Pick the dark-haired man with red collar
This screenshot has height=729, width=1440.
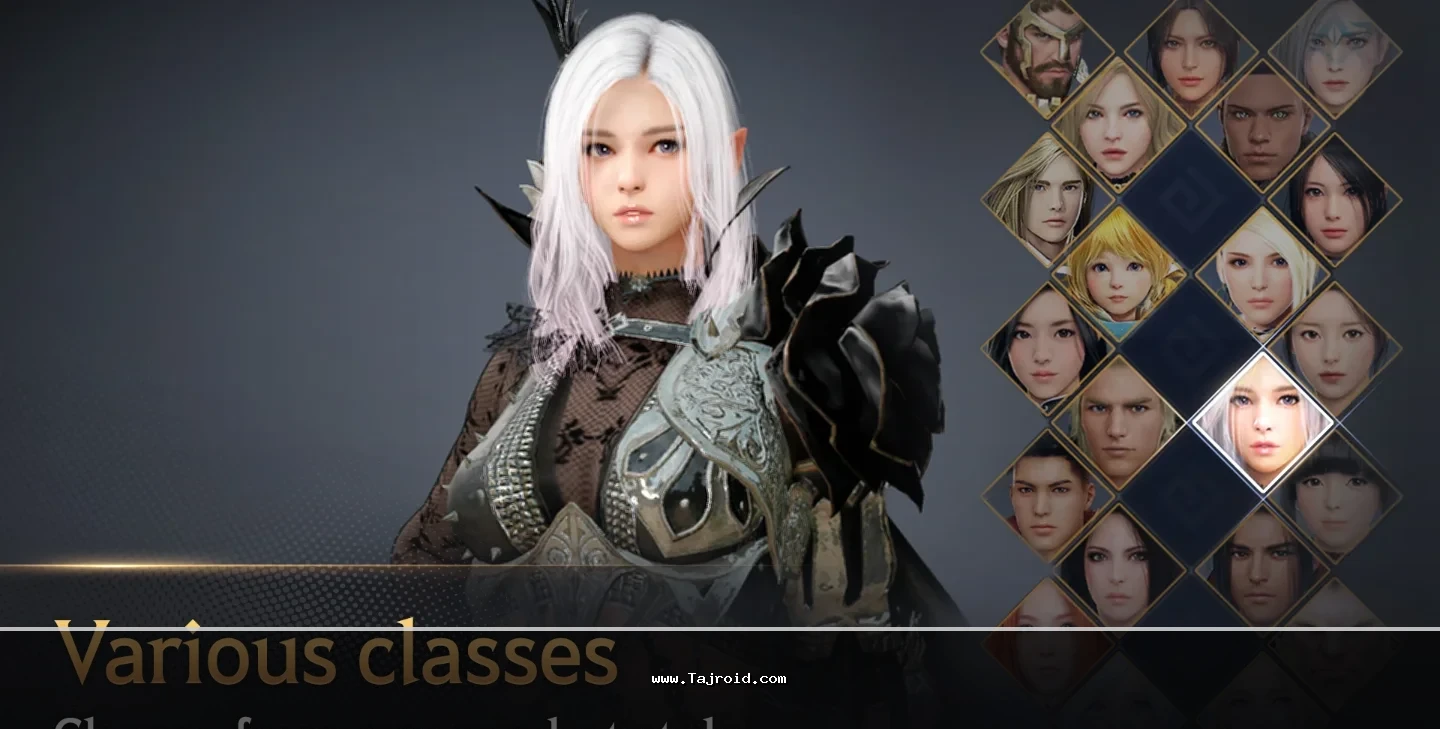coord(1046,494)
